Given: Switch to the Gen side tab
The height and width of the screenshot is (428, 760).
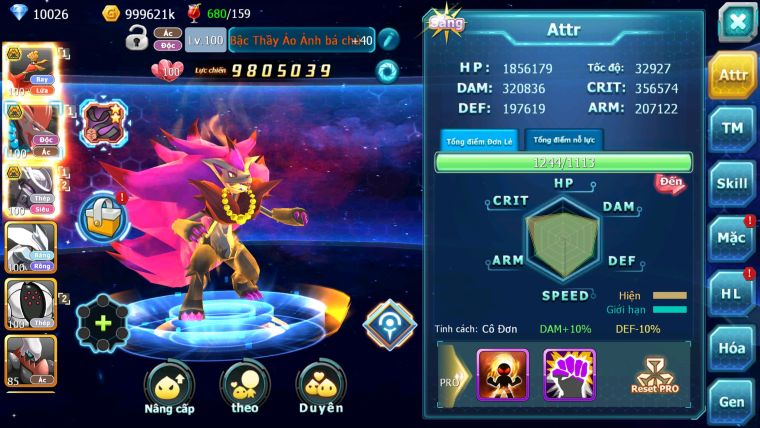Looking at the screenshot, I should coord(732,400).
